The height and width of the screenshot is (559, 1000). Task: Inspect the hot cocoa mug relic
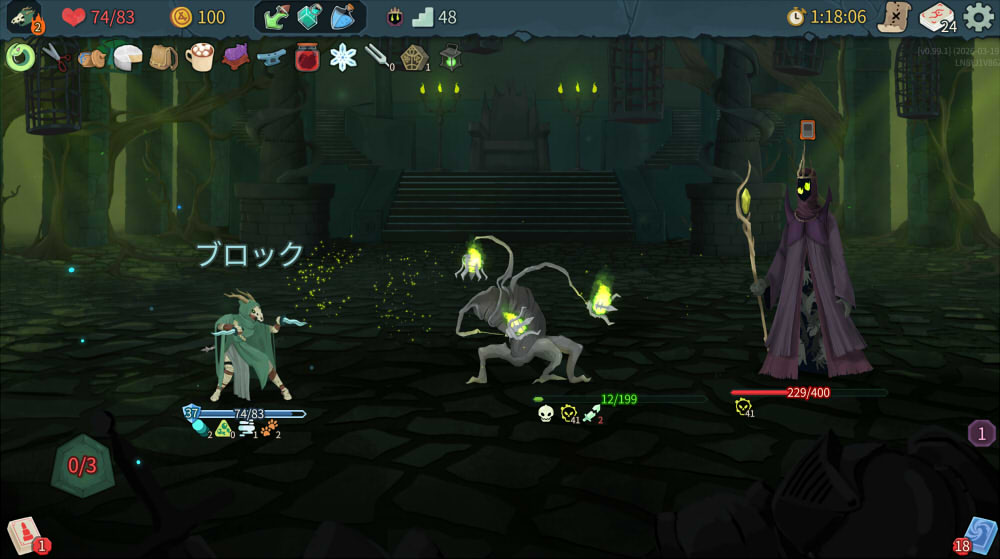pyautogui.click(x=200, y=57)
